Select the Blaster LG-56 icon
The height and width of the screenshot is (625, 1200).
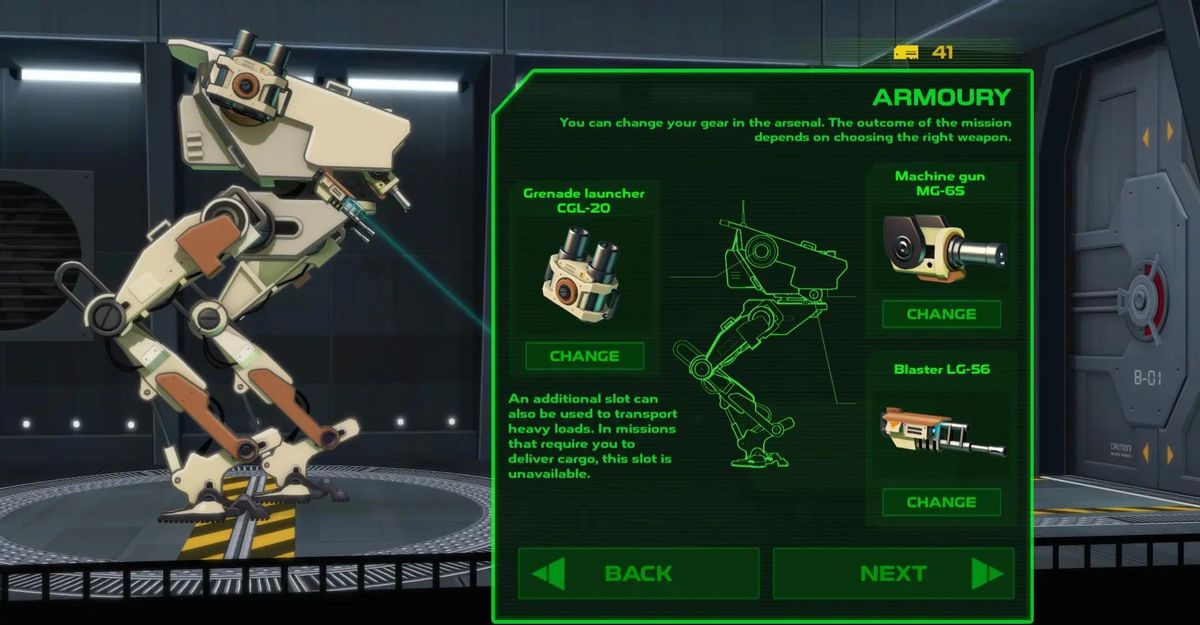(x=942, y=432)
